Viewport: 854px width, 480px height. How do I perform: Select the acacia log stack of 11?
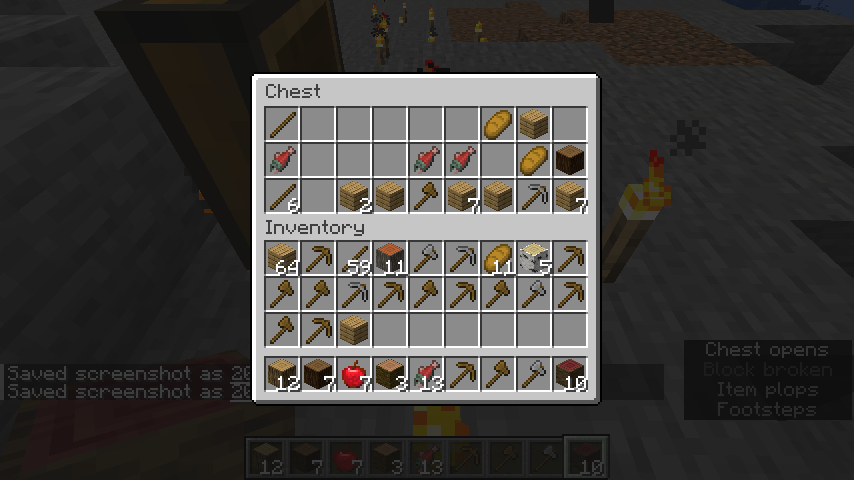tap(390, 259)
